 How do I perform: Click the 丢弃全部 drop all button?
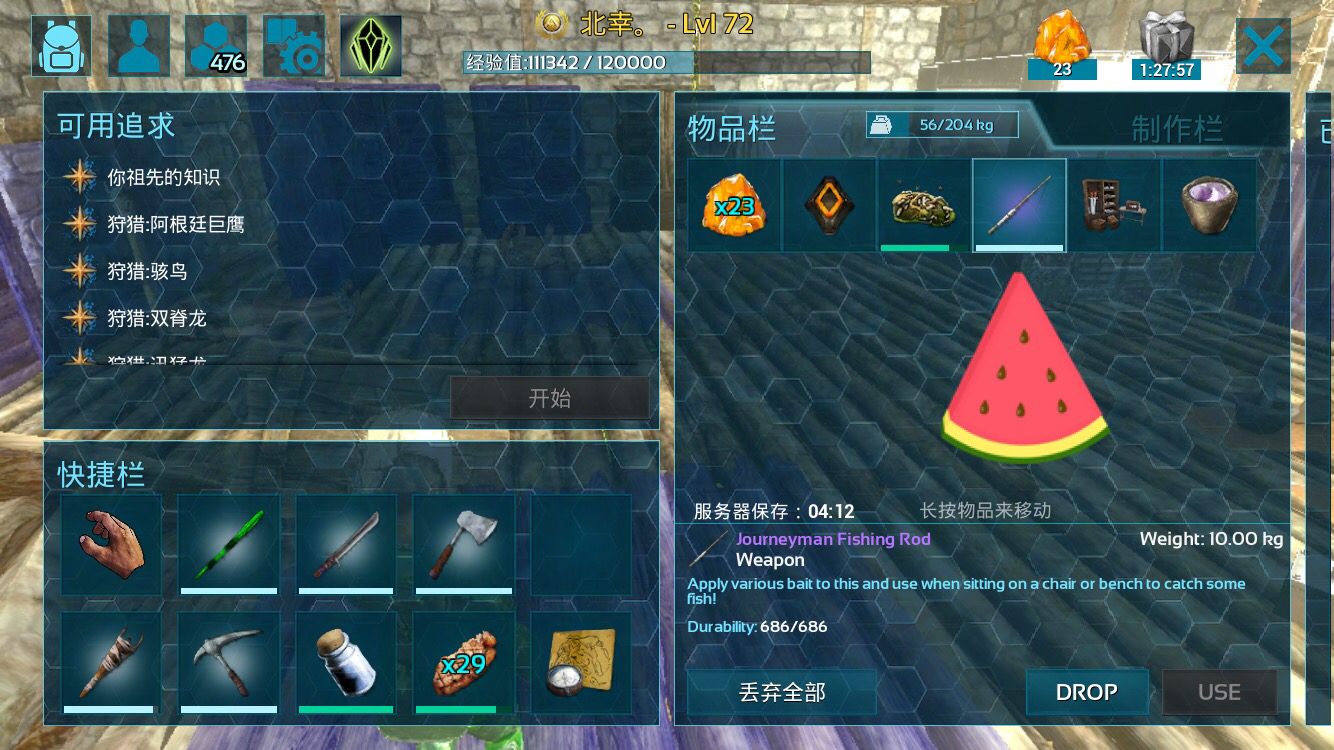781,692
